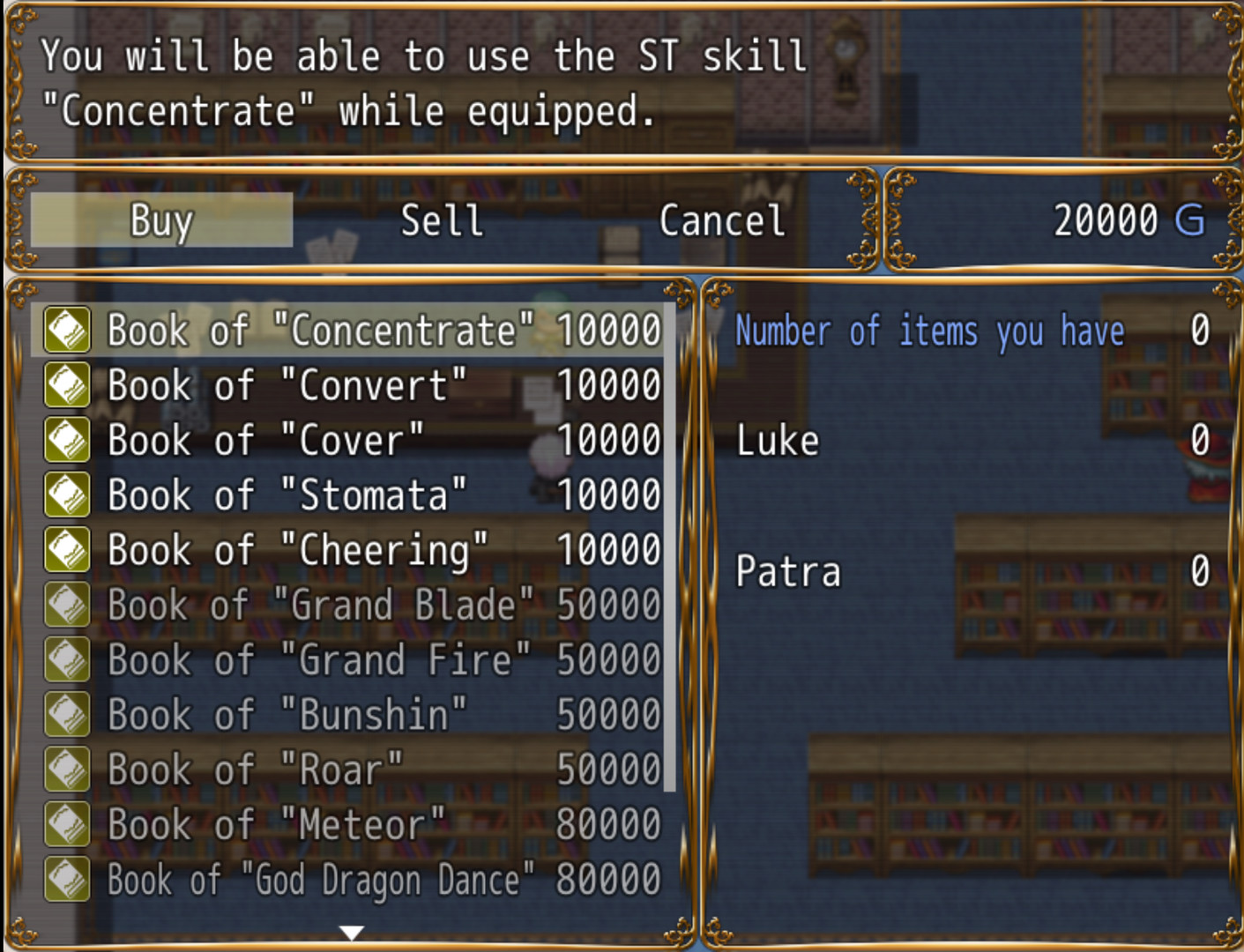Click the Book of "Cover" book icon

coord(66,440)
